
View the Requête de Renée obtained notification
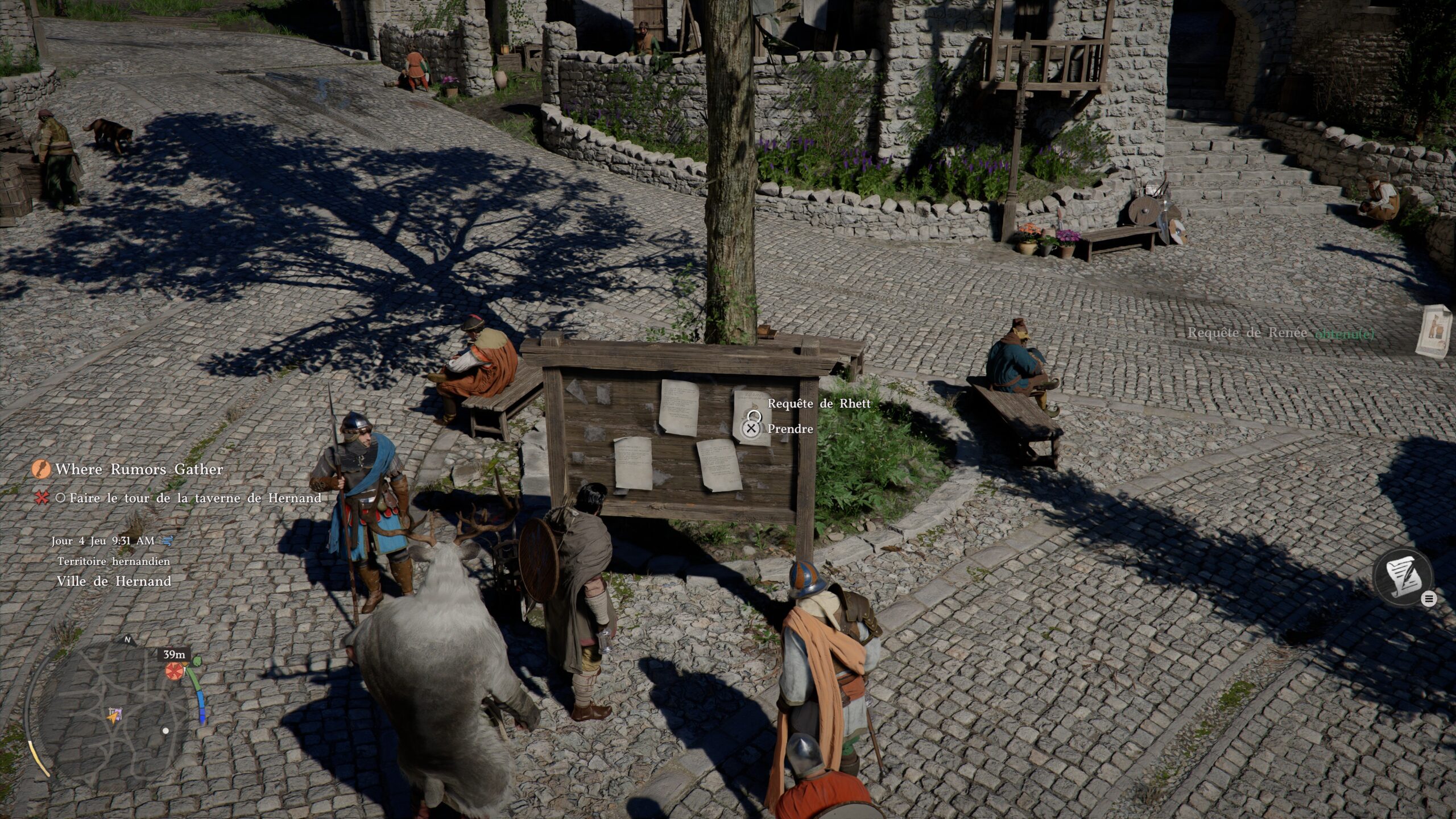(x=1280, y=333)
